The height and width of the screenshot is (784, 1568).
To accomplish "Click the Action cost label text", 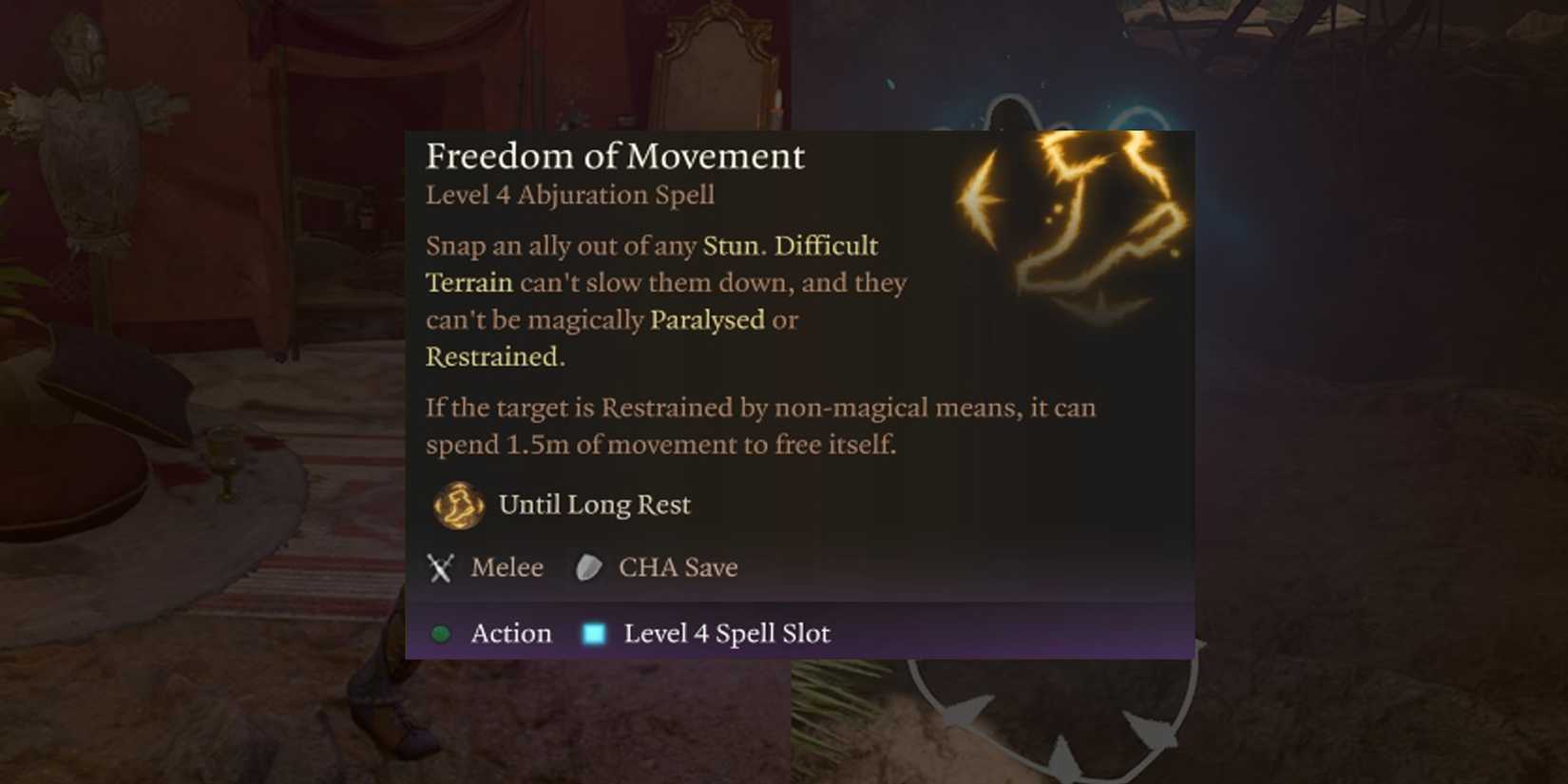I will tap(510, 633).
